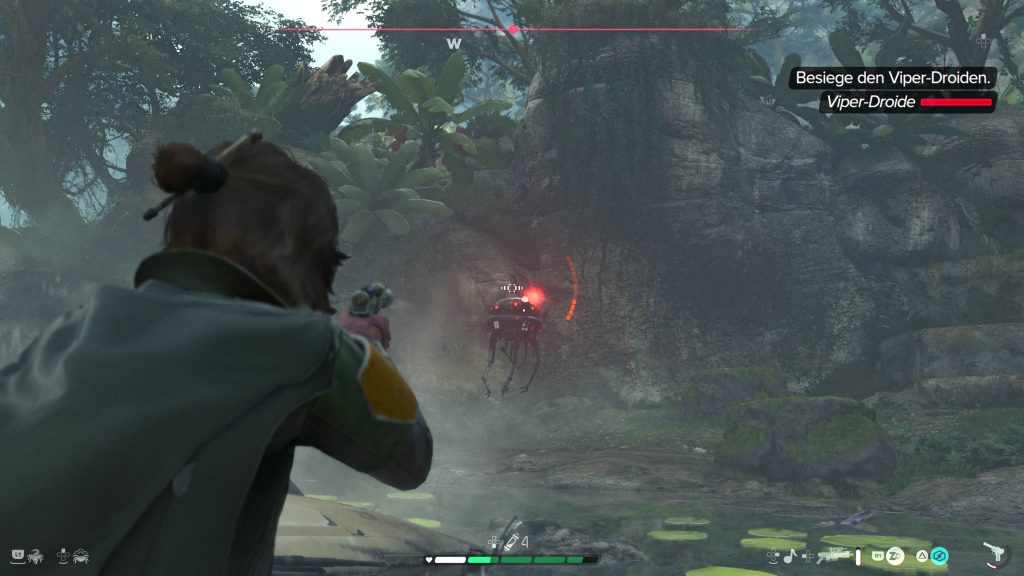Activate the teal glowing ability icon
1024x576 pixels.
click(939, 555)
